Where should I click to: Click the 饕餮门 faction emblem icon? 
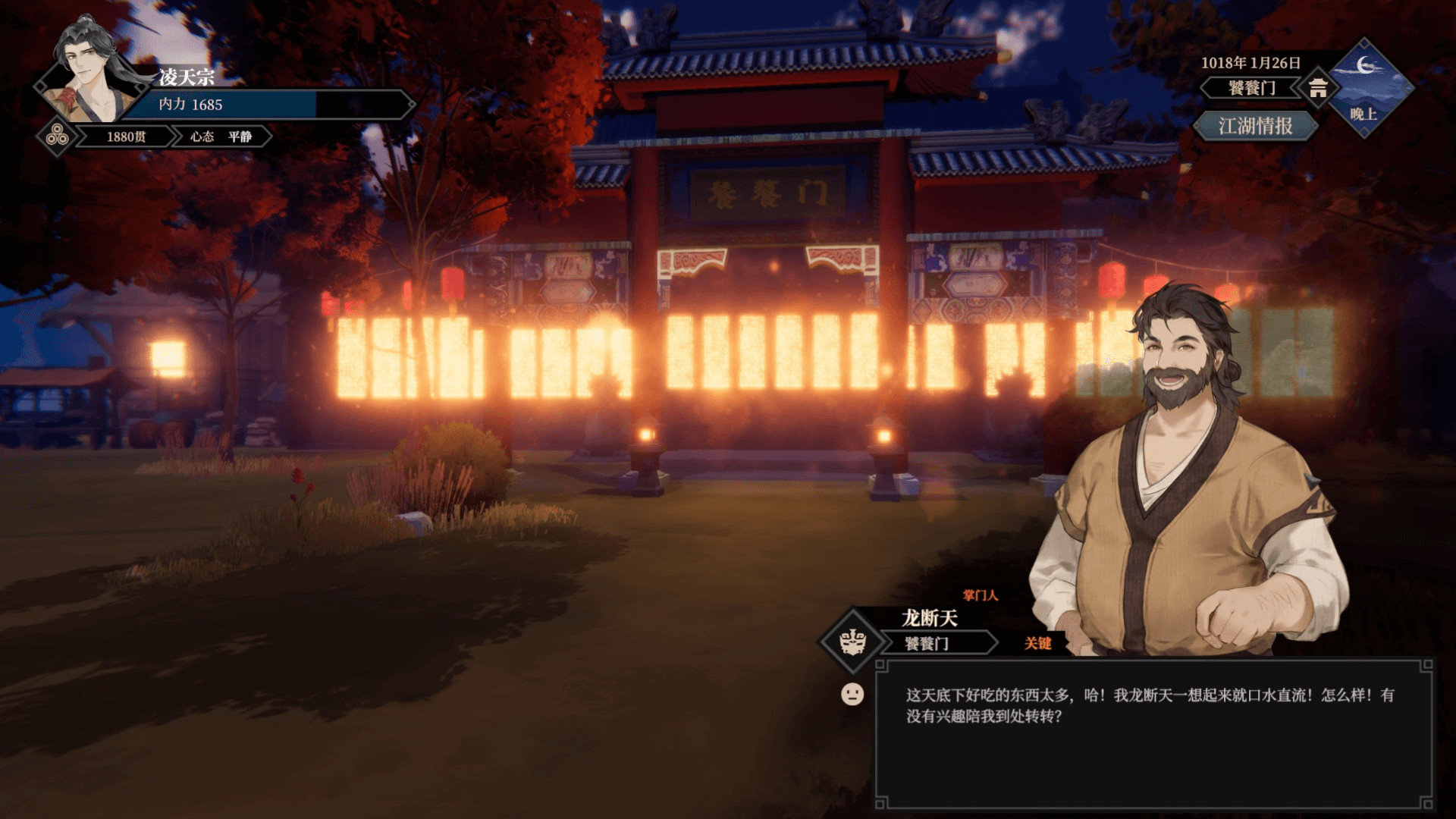point(853,642)
